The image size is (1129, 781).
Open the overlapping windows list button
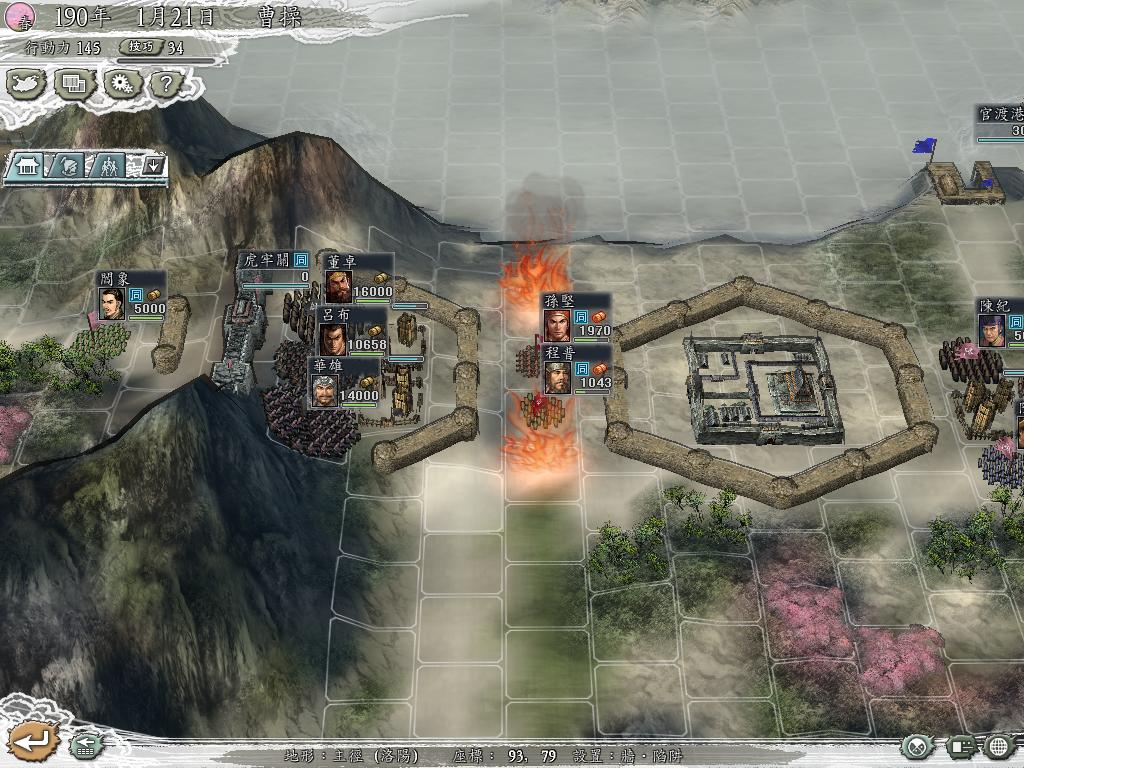pos(74,84)
